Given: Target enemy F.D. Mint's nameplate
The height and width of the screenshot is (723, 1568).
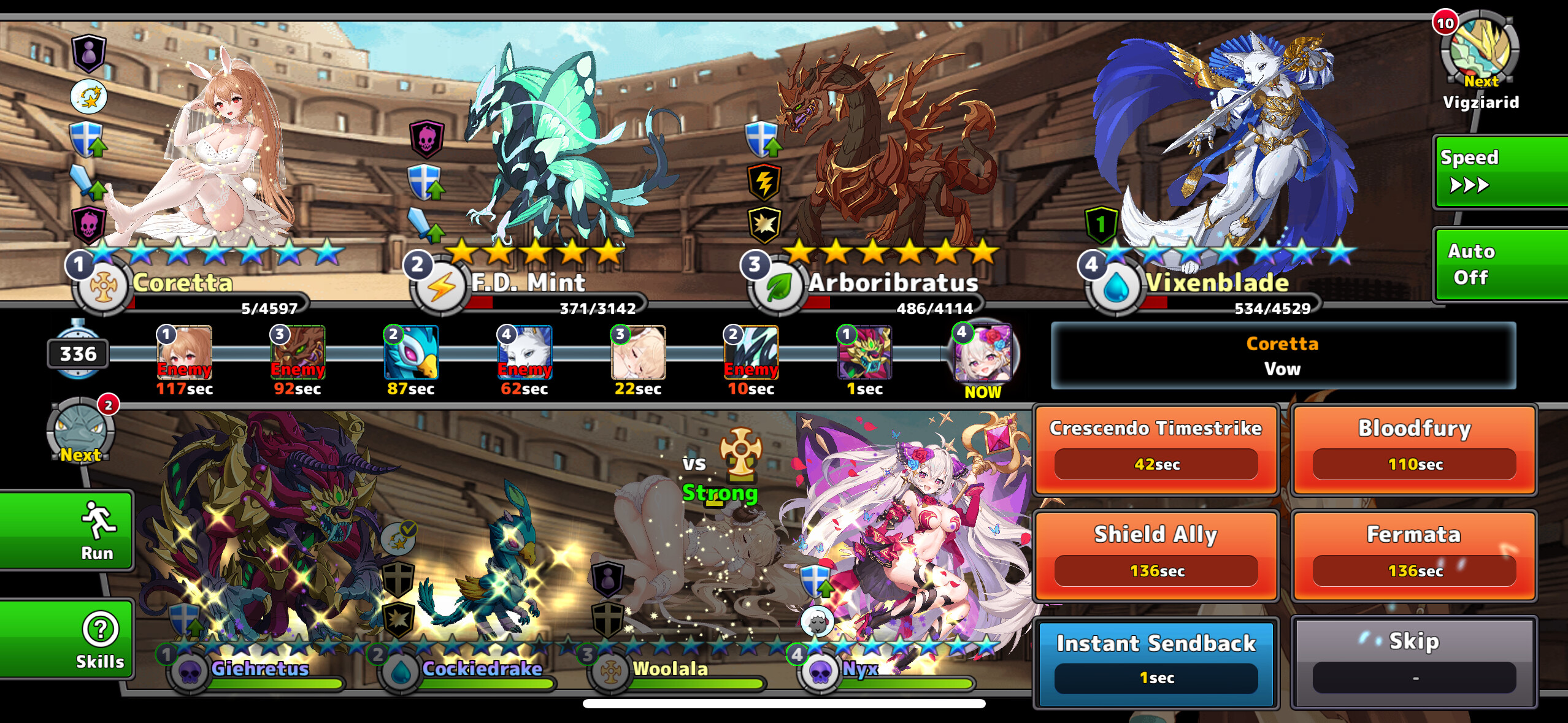Looking at the screenshot, I should point(528,283).
